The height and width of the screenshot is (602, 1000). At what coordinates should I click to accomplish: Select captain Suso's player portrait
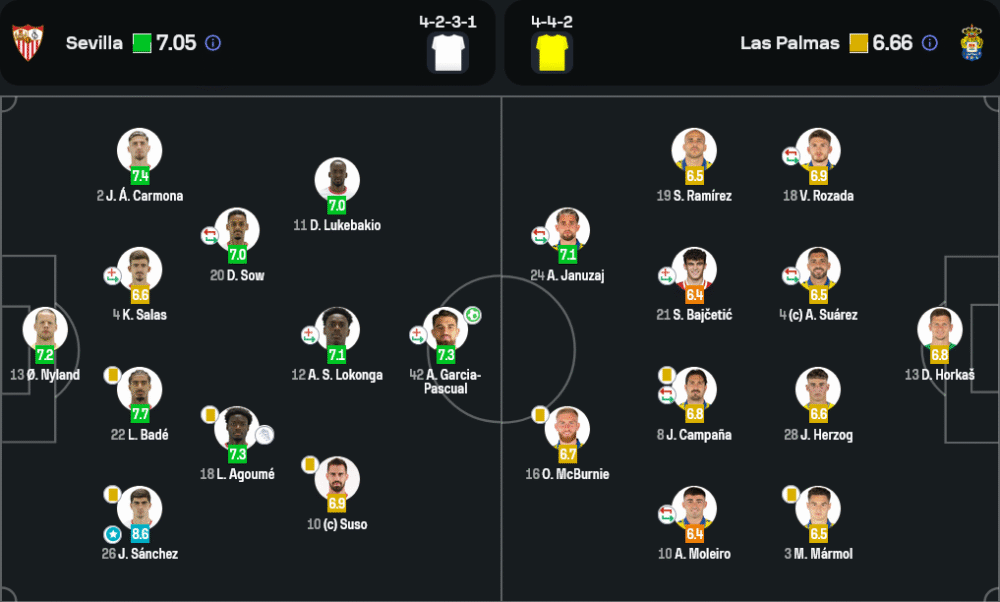337,478
